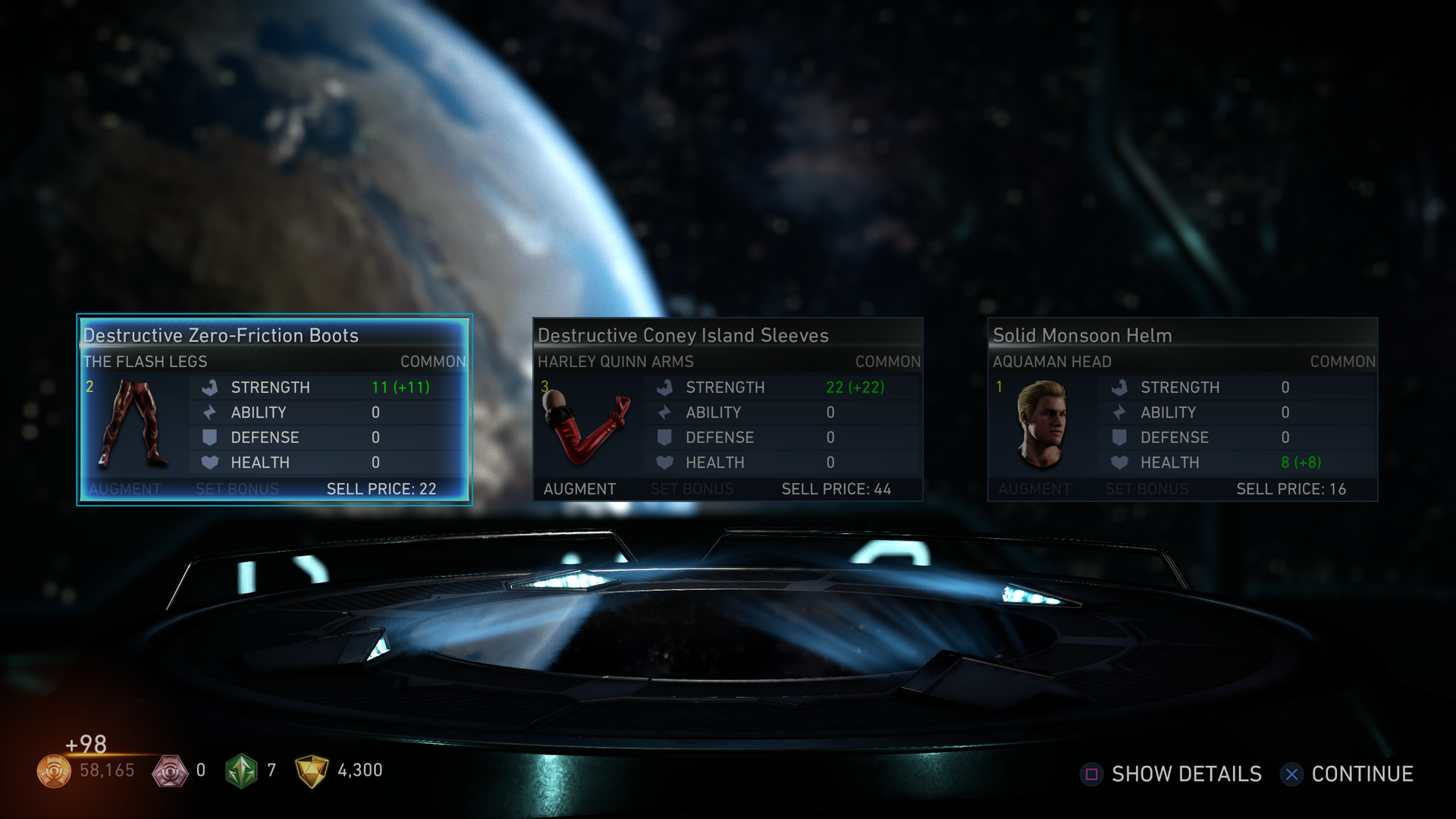This screenshot has width=1456, height=819.
Task: Select the Strength icon on Flash Legs card
Action: coord(209,387)
